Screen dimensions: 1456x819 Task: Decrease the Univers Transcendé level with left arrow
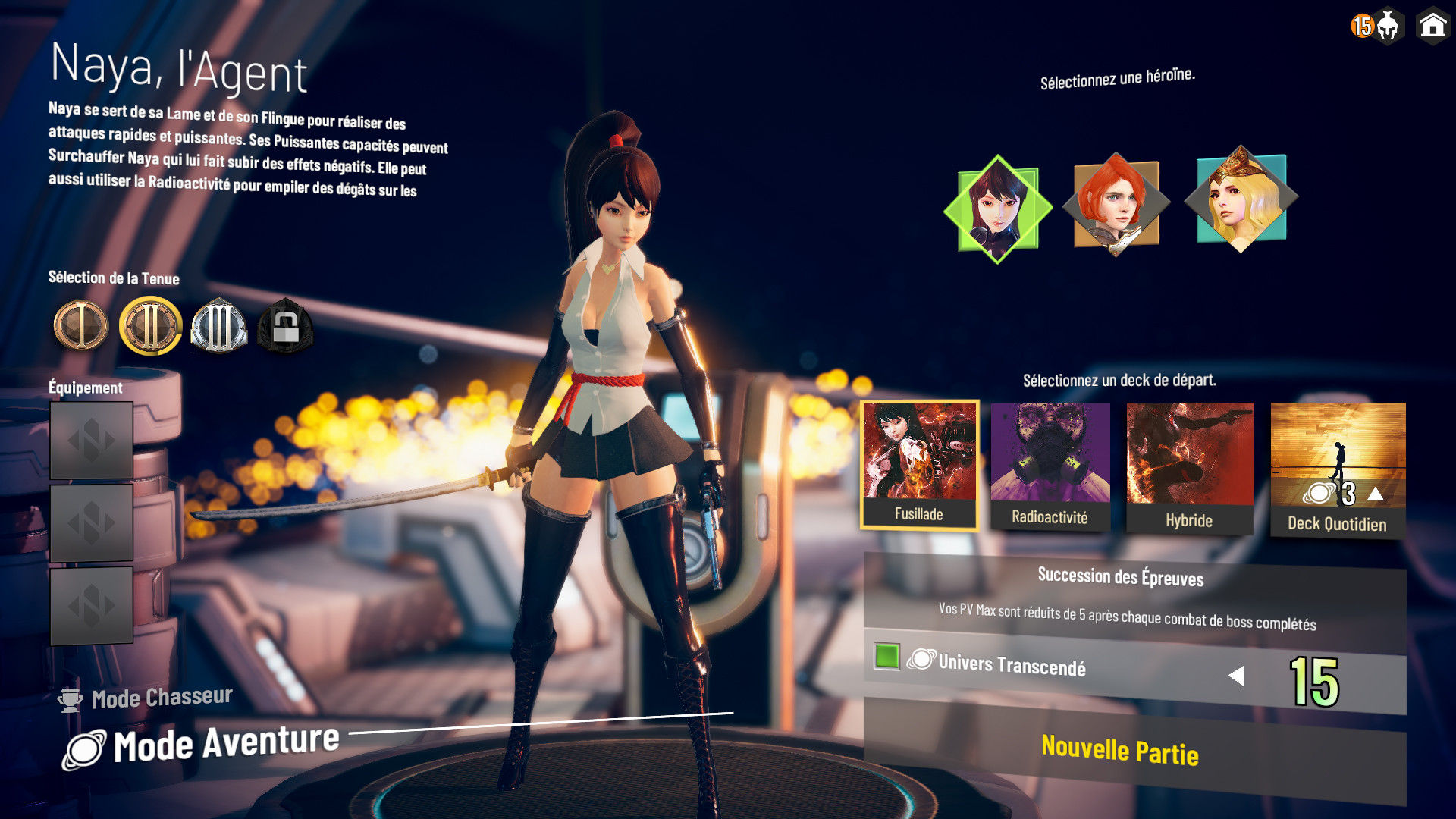pyautogui.click(x=1236, y=676)
